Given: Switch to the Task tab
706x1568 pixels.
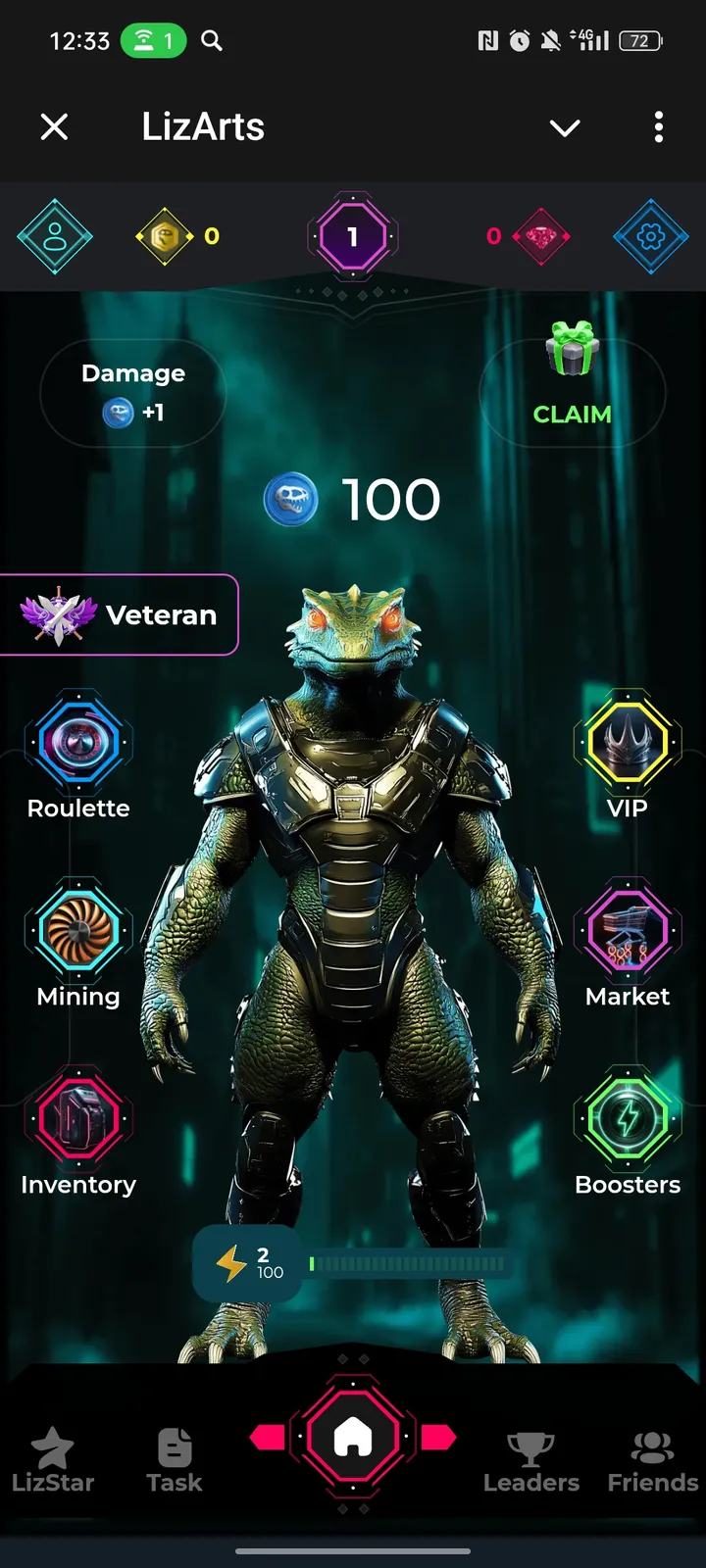Looking at the screenshot, I should click(x=175, y=1460).
